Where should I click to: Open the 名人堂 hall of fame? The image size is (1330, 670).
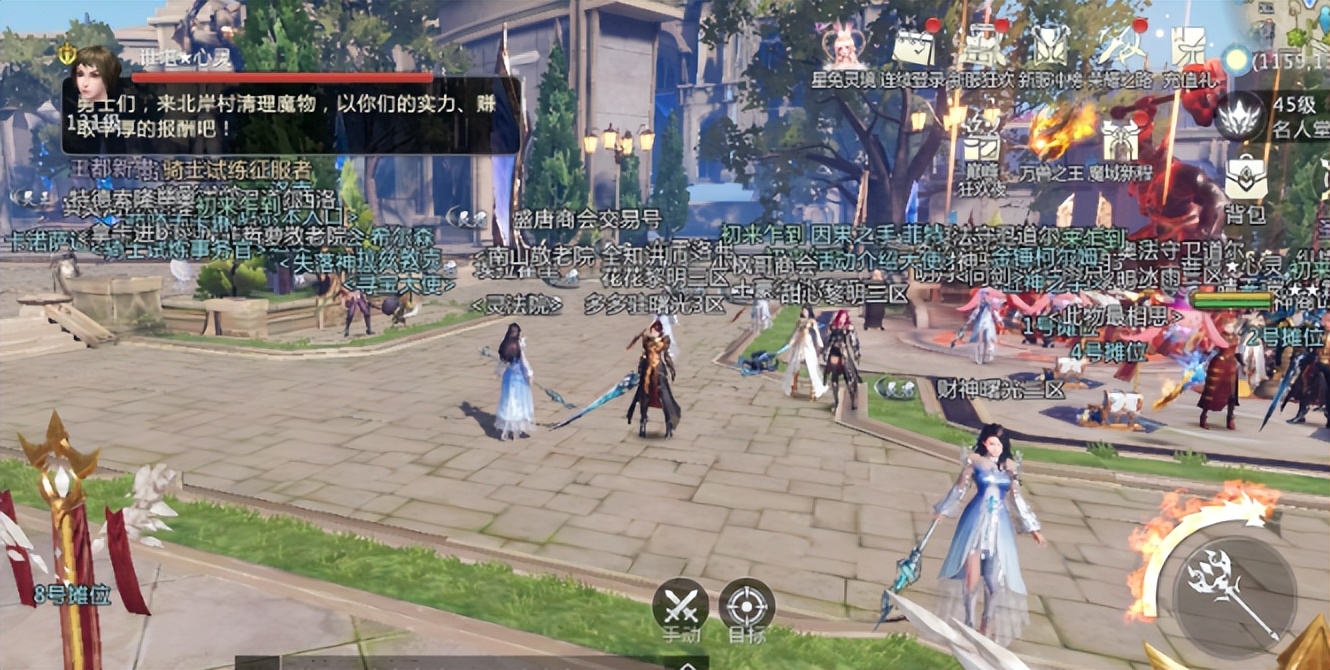(x=1240, y=114)
